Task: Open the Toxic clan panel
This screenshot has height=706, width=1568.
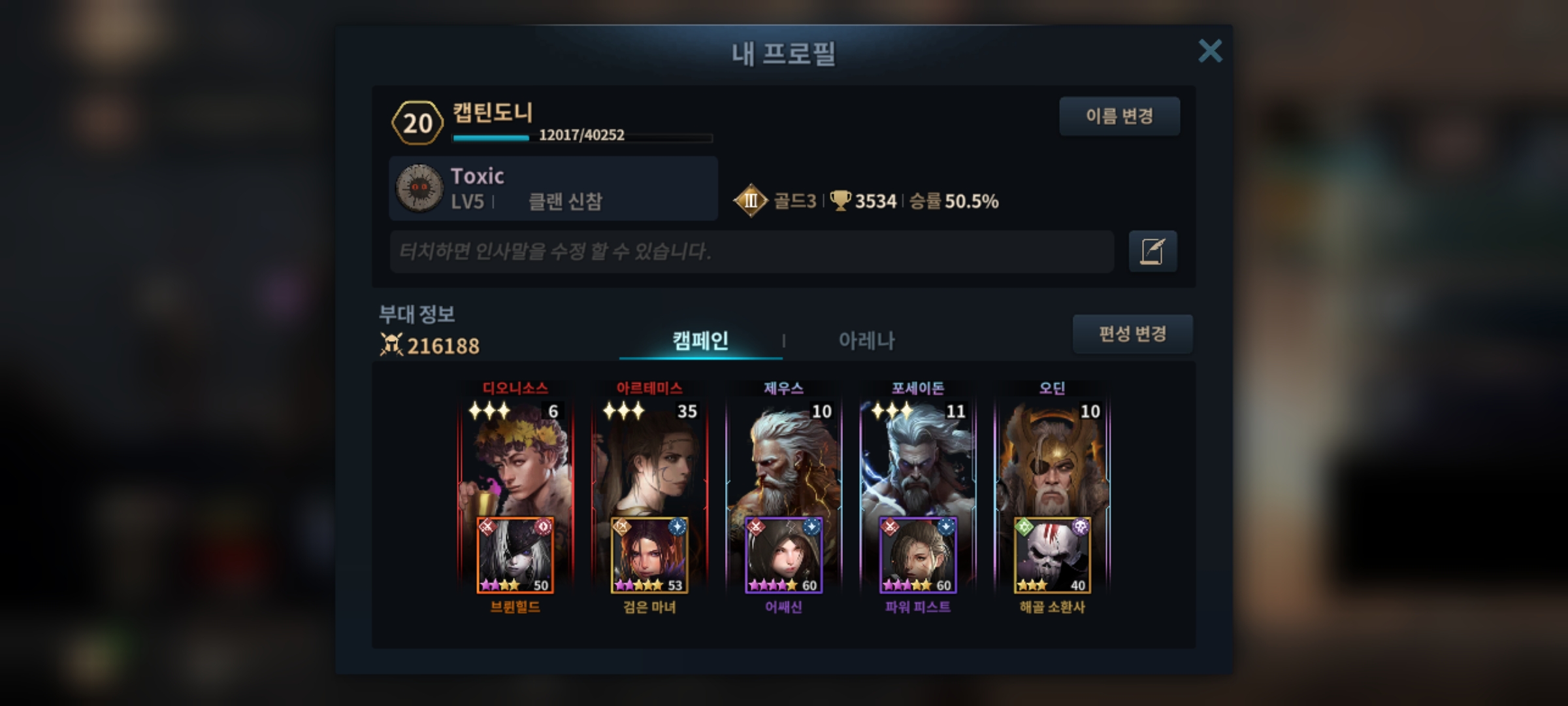Action: tap(553, 188)
